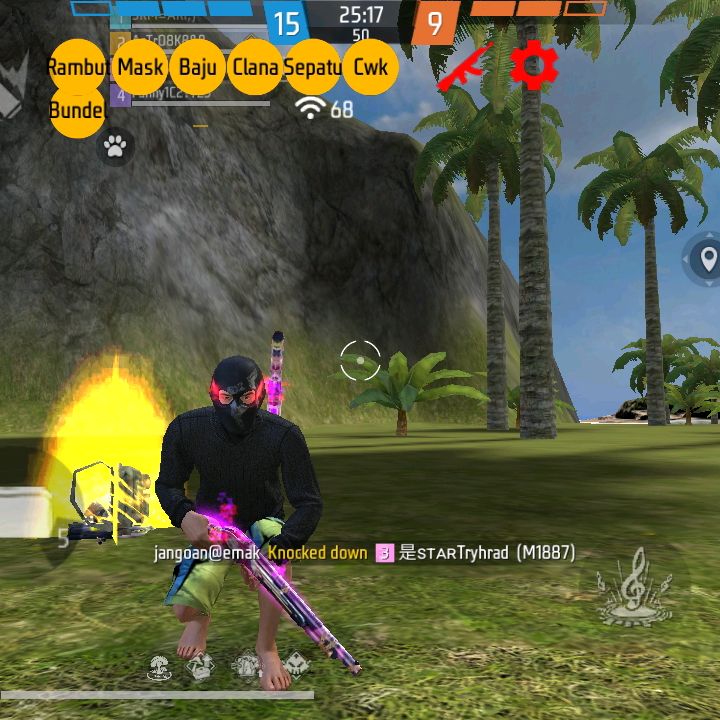The height and width of the screenshot is (720, 720).
Task: Activate the treble clef music skill
Action: tap(634, 592)
